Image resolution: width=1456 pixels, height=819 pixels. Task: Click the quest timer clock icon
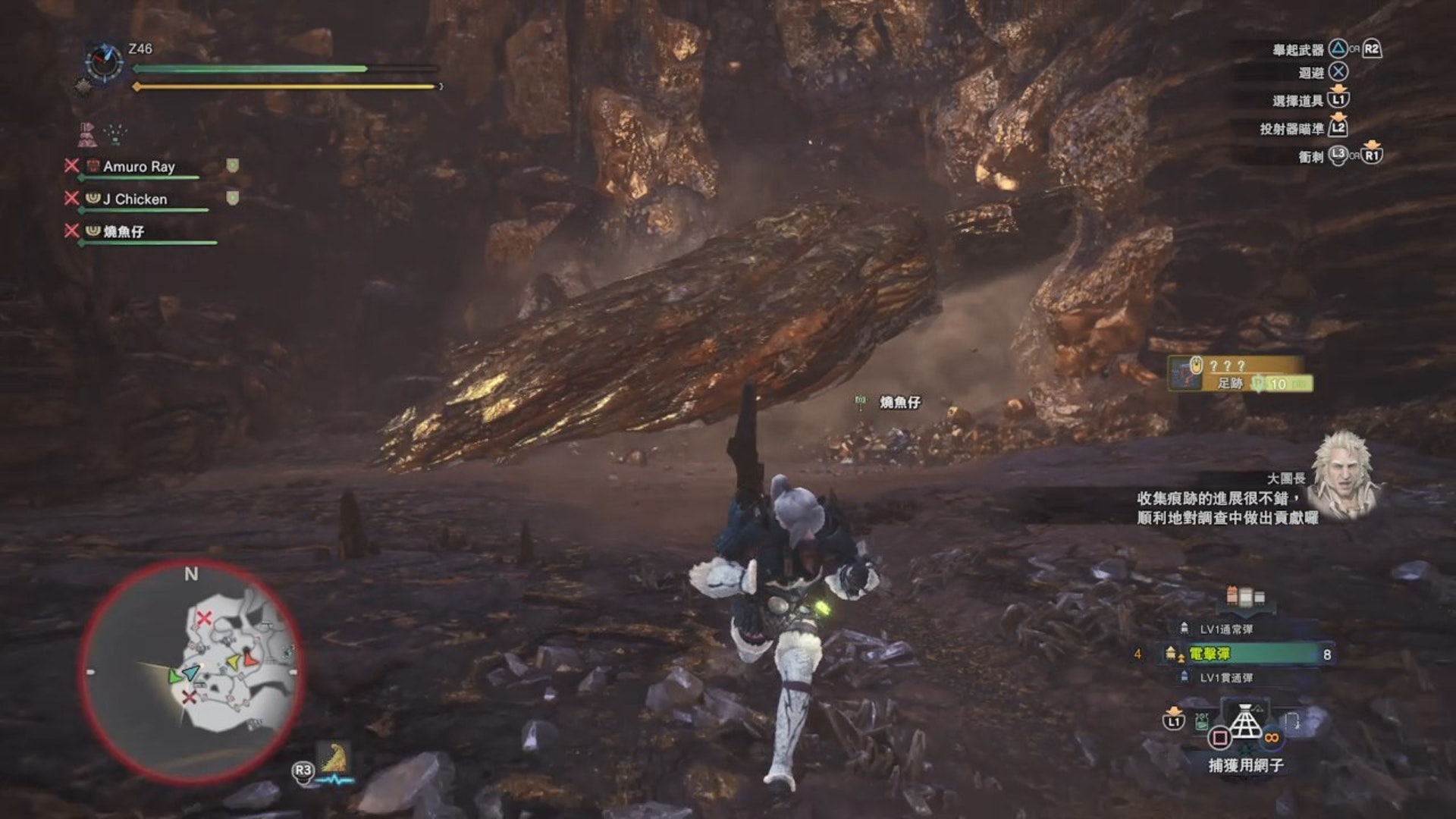[104, 62]
